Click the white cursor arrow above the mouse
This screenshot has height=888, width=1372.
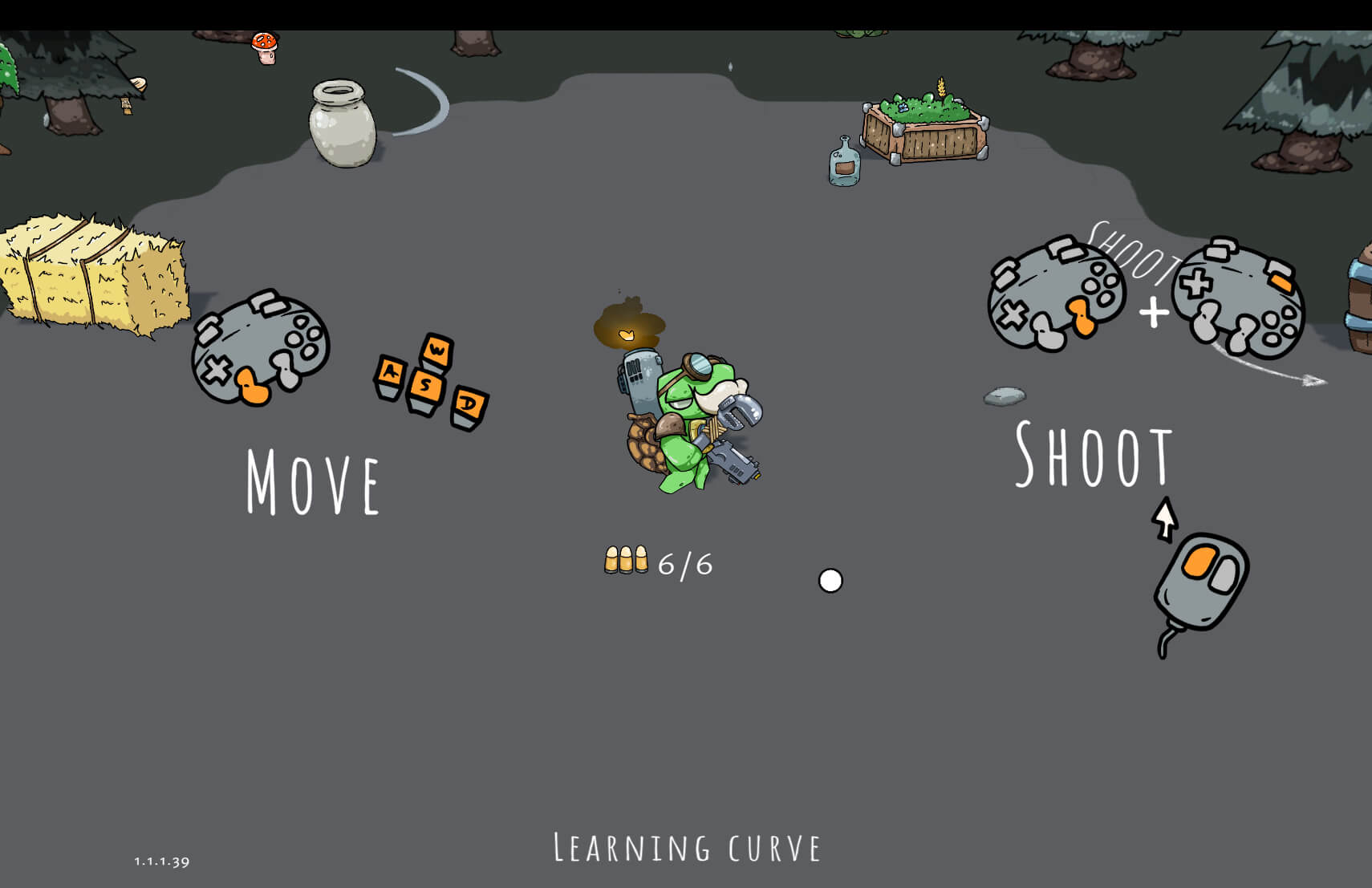[1166, 517]
